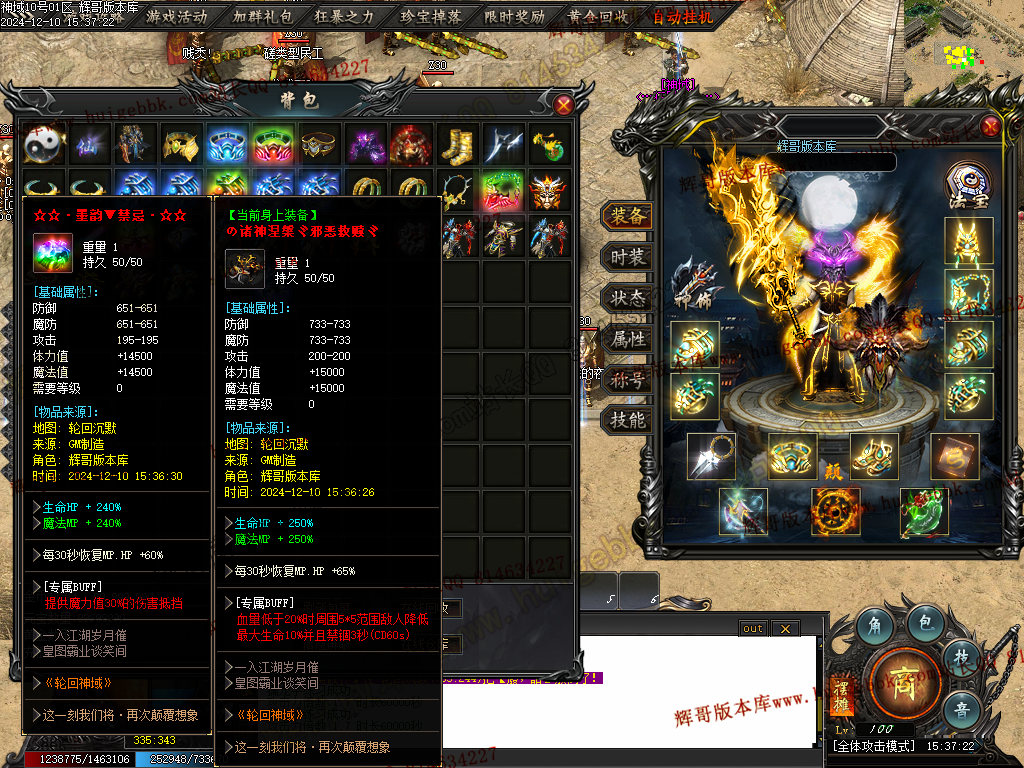Close the character equipment panel
Screen dimensions: 1024x768
[990, 126]
